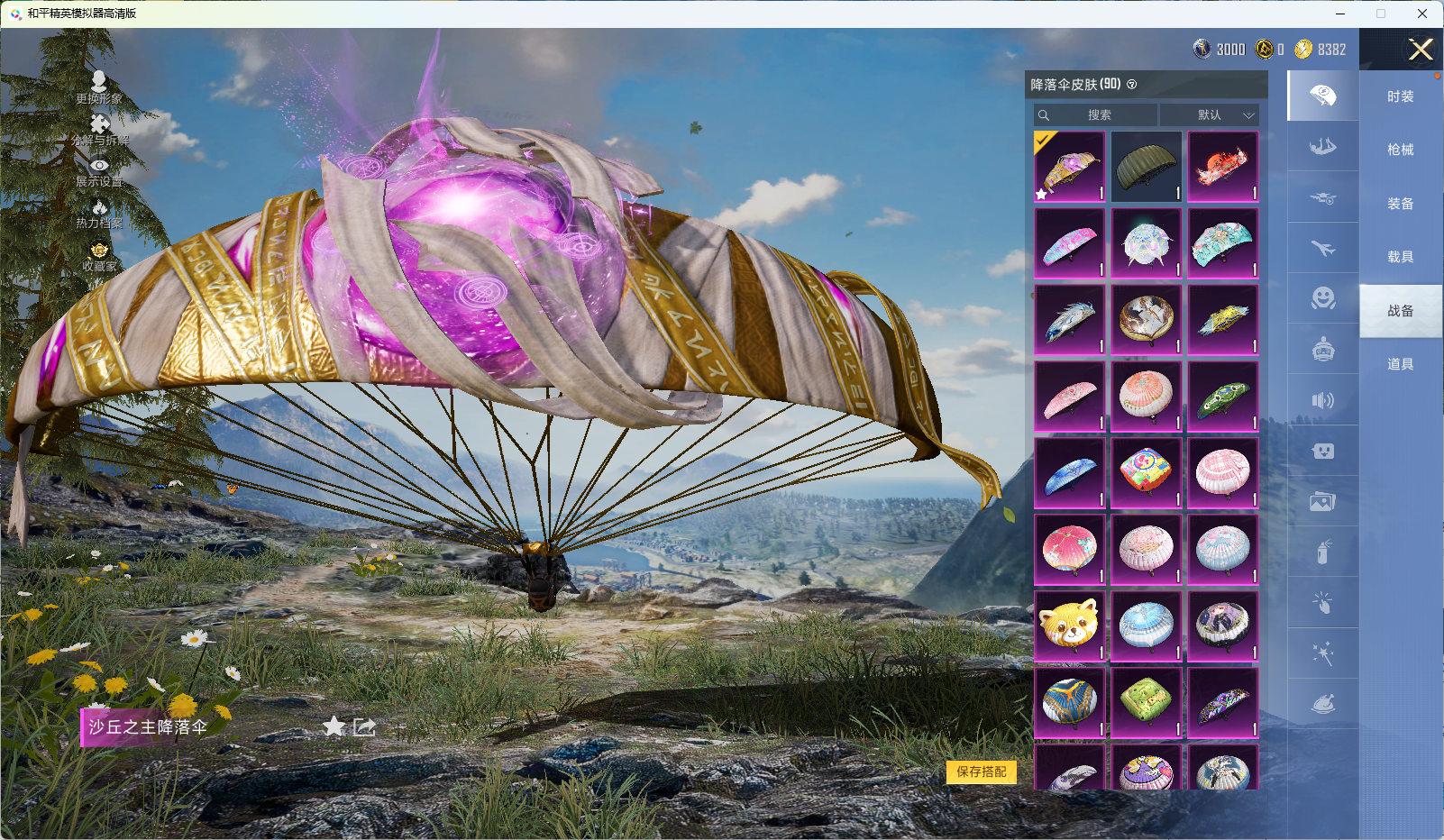Screen dimensions: 1444x840
Task: Minimize the emulator window
Action: [1340, 14]
